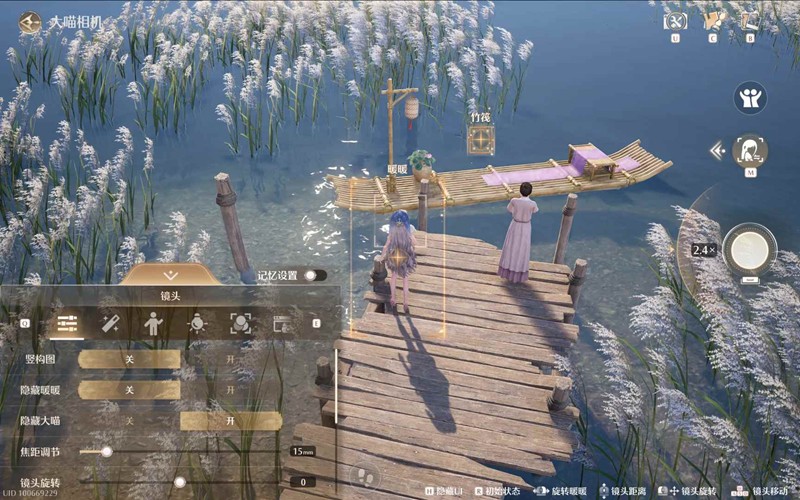This screenshot has width=800, height=500.
Task: Set 隐藏大喵 to 关
Action: [x=129, y=421]
